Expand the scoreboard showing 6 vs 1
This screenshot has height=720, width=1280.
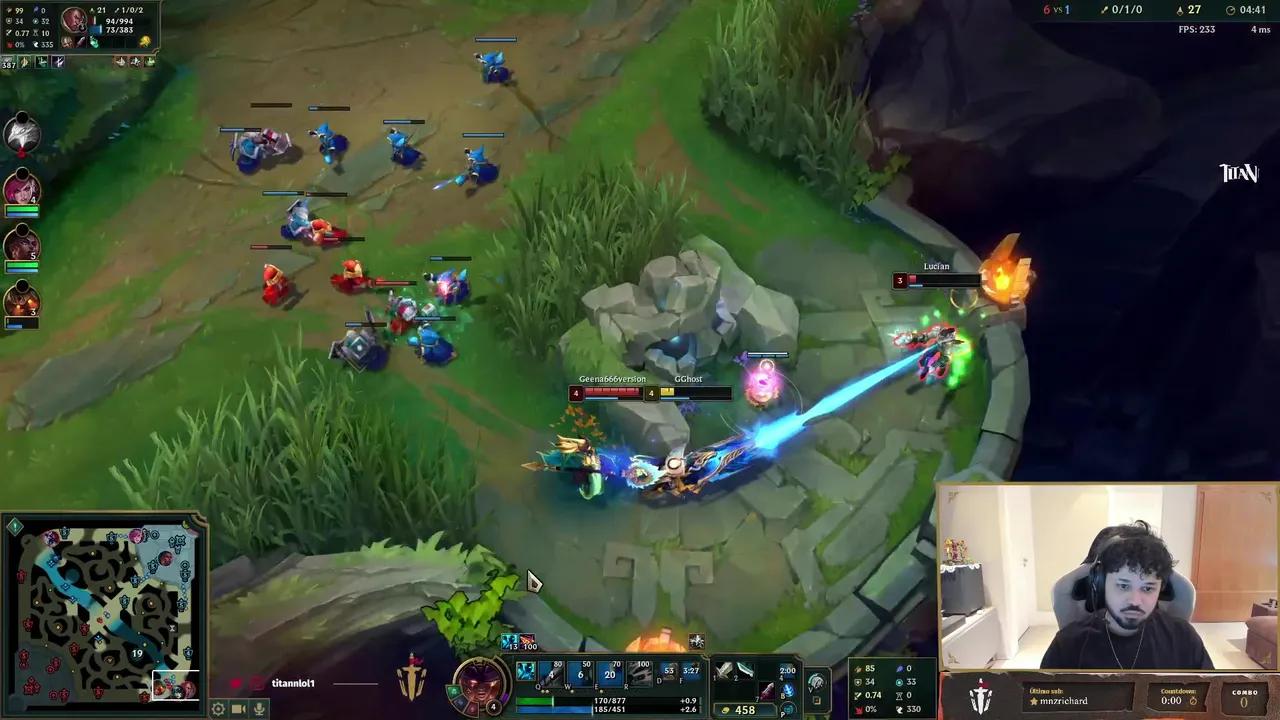pos(1055,9)
